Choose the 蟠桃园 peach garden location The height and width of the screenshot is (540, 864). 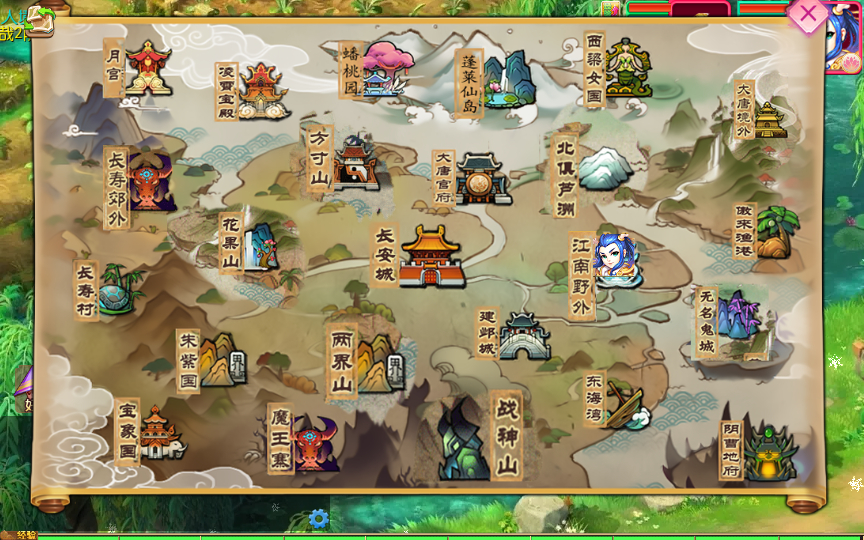tap(387, 68)
